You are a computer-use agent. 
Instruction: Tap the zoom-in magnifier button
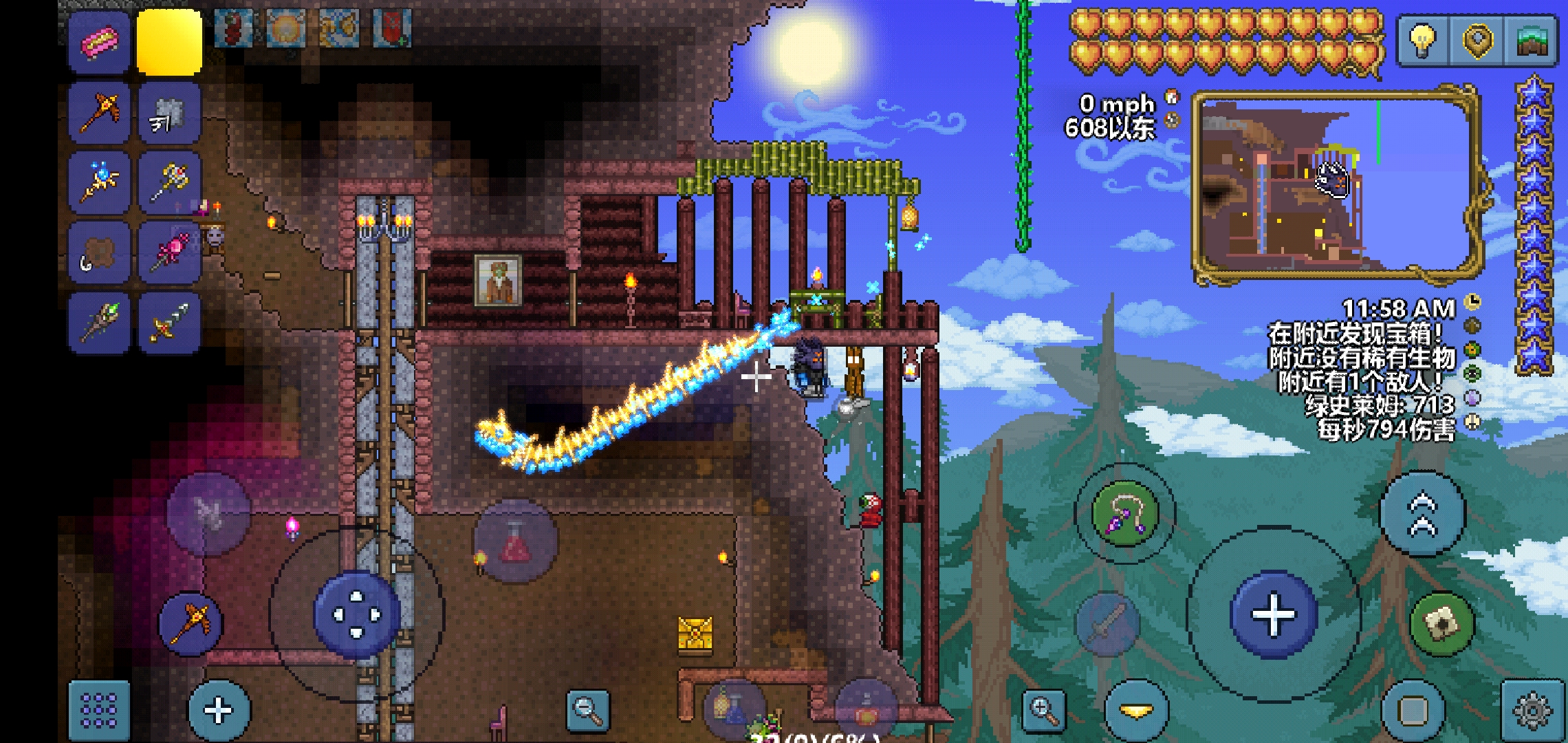[x=1044, y=710]
